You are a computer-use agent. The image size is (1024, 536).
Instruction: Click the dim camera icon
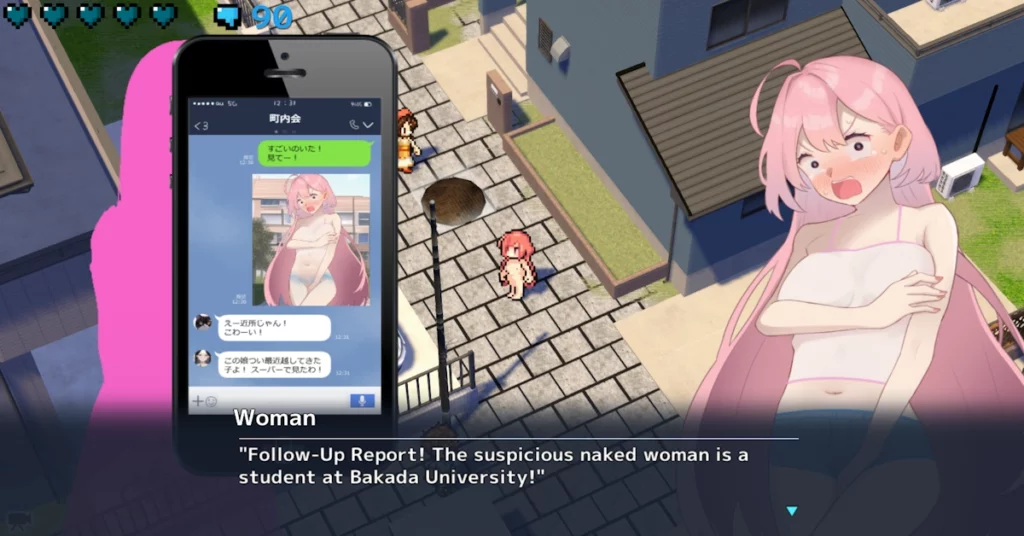[x=19, y=518]
